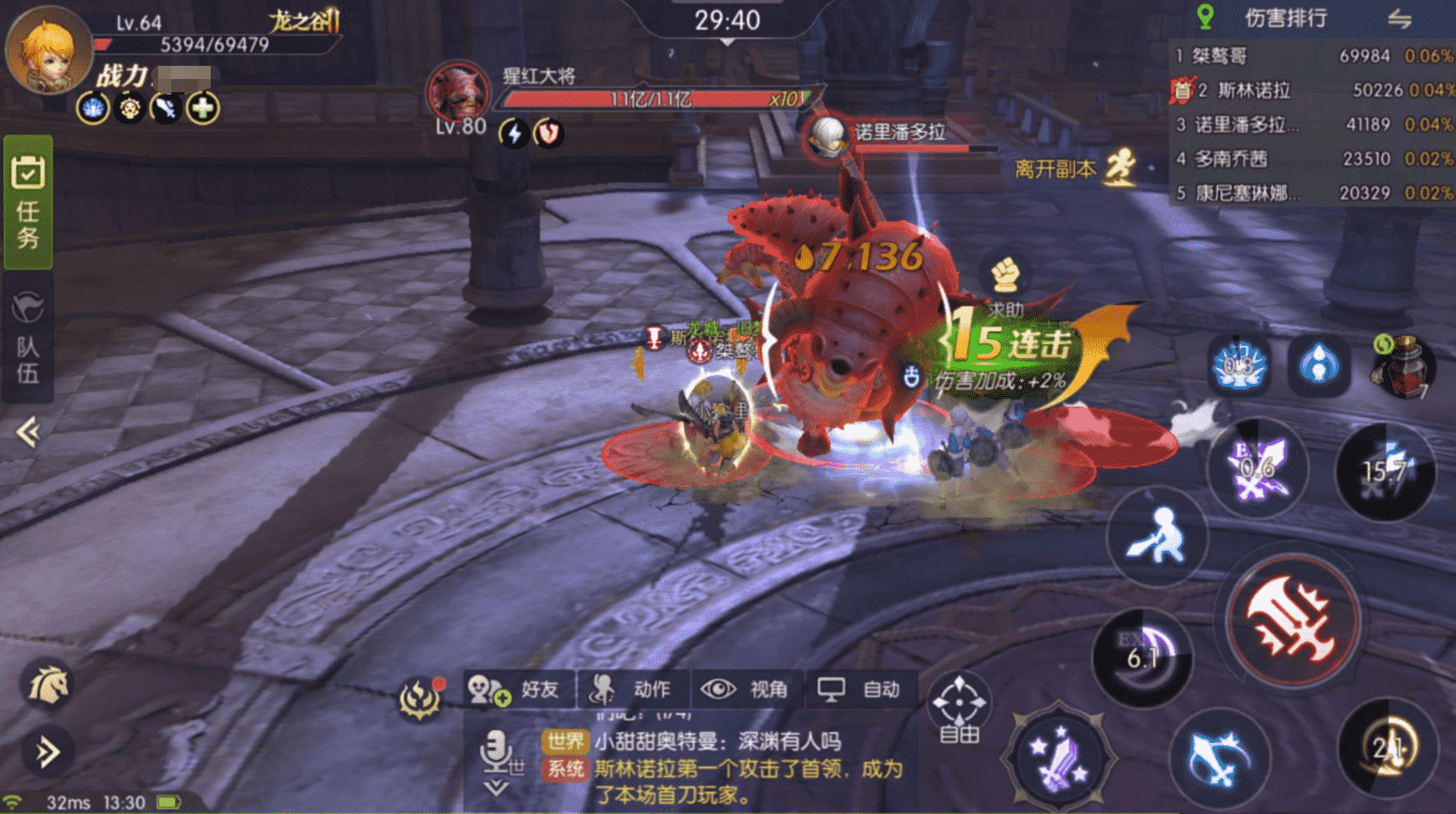
Task: Leave the dungeon via 离开副本
Action: (1073, 168)
